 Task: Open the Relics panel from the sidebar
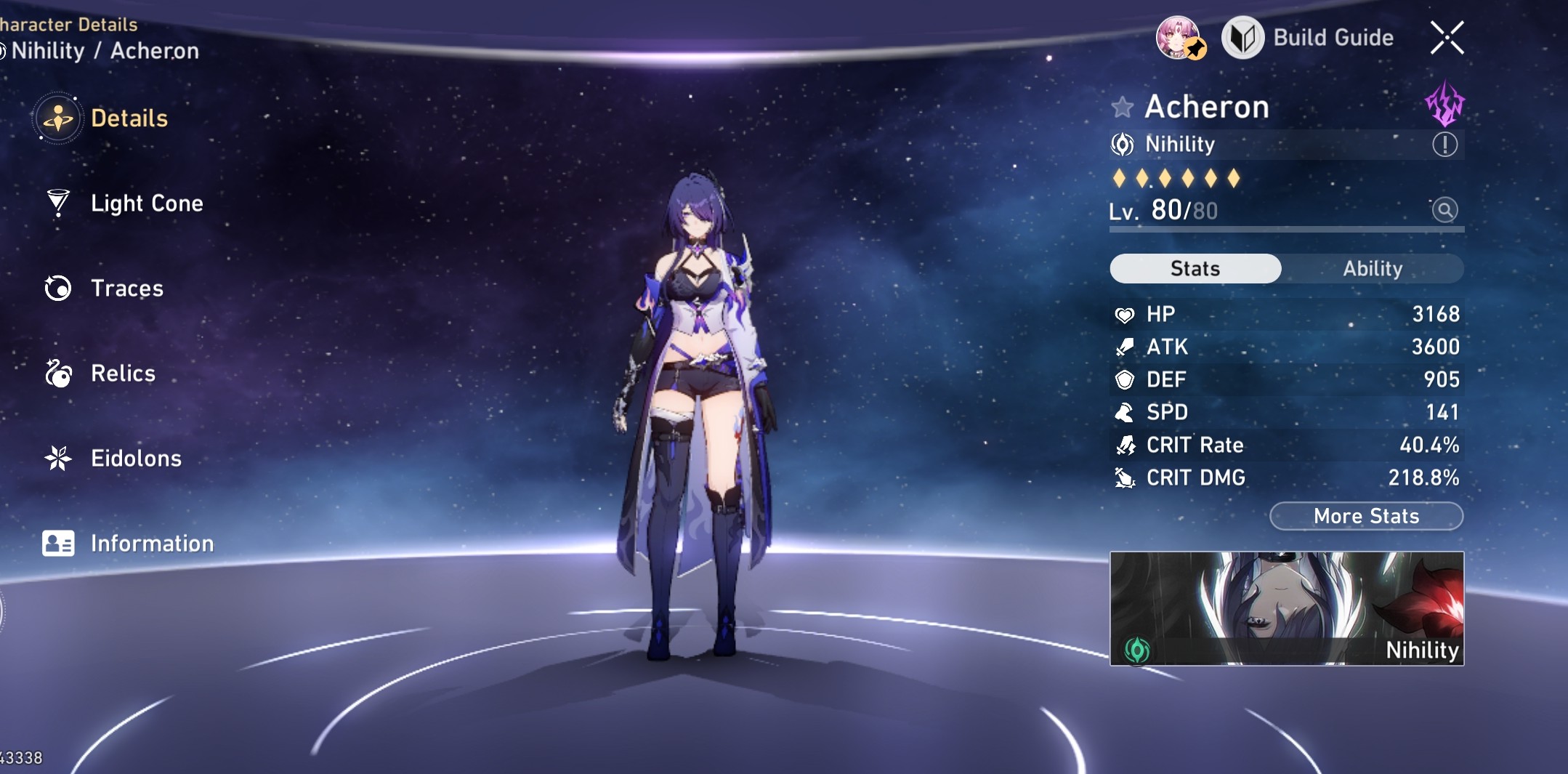(x=58, y=373)
